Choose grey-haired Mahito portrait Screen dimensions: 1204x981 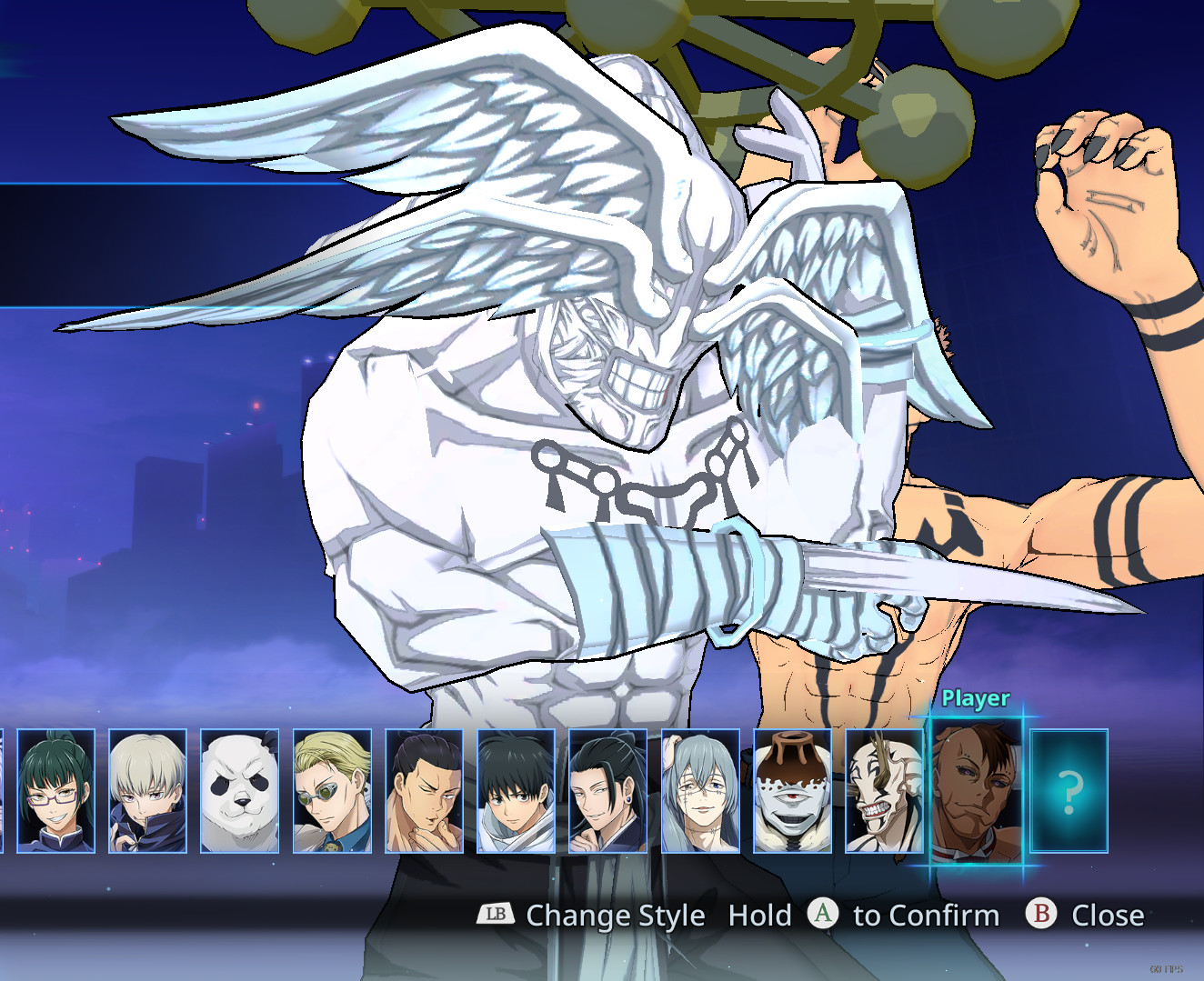click(x=700, y=791)
